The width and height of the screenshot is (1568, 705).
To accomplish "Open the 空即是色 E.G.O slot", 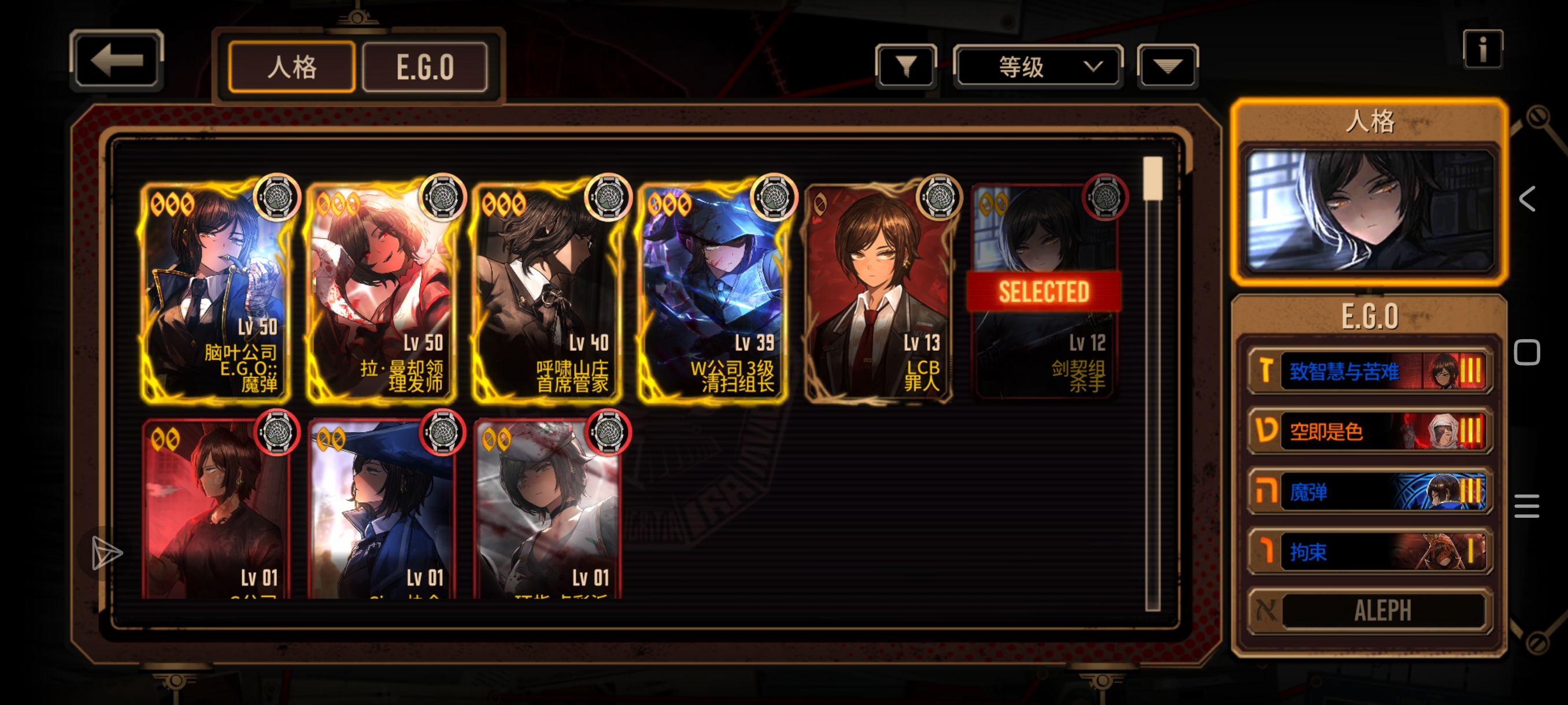I will tap(1369, 431).
